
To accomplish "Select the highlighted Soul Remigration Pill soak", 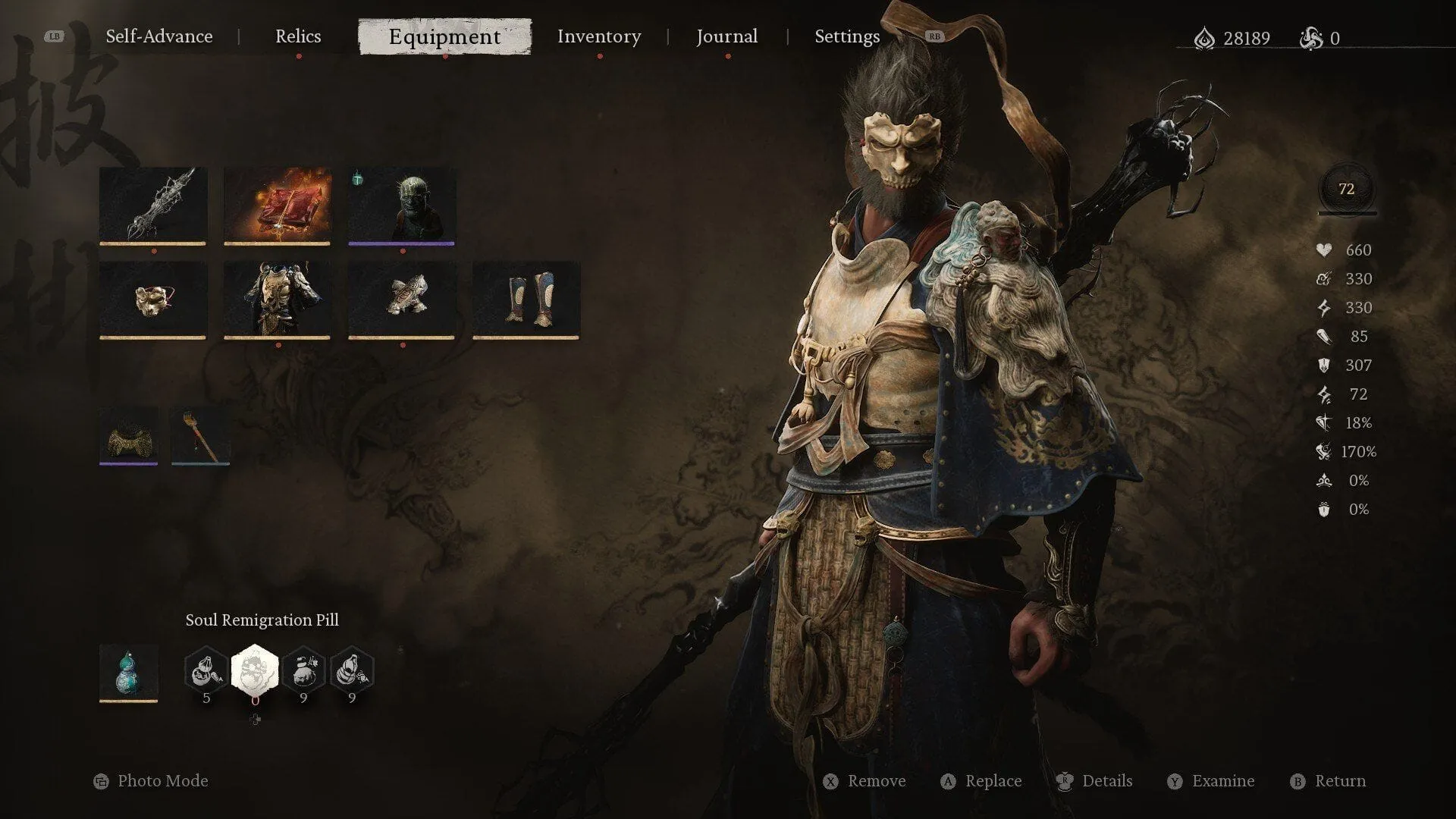I will 255,669.
